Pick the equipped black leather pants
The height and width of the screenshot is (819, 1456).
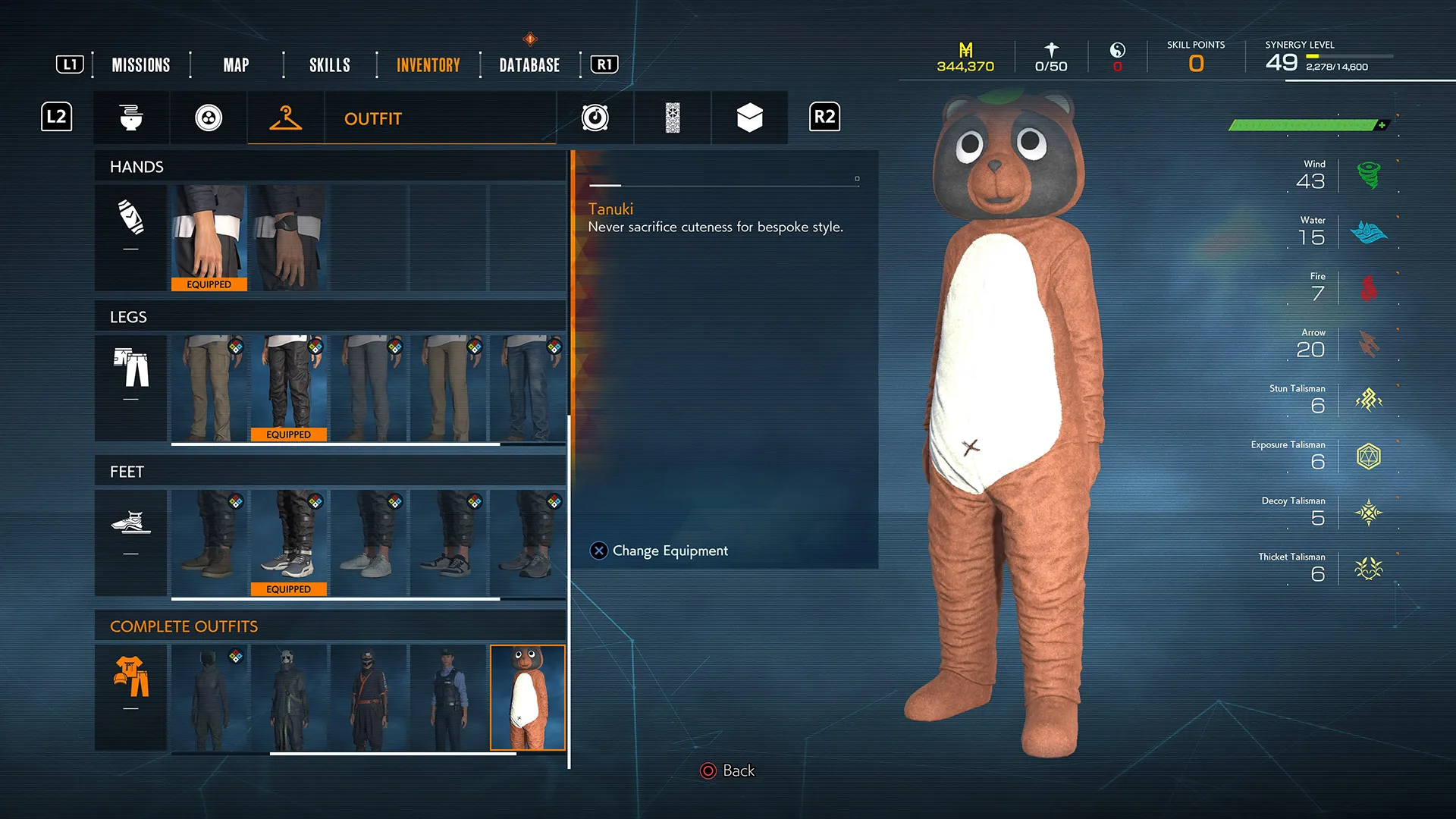coord(289,388)
